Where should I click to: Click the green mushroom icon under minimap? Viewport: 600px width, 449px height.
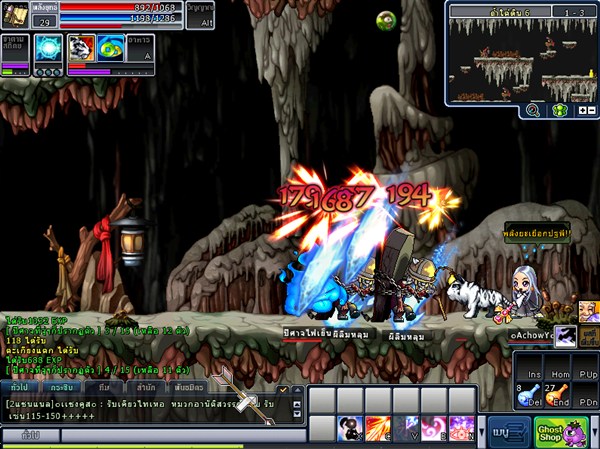[559, 111]
